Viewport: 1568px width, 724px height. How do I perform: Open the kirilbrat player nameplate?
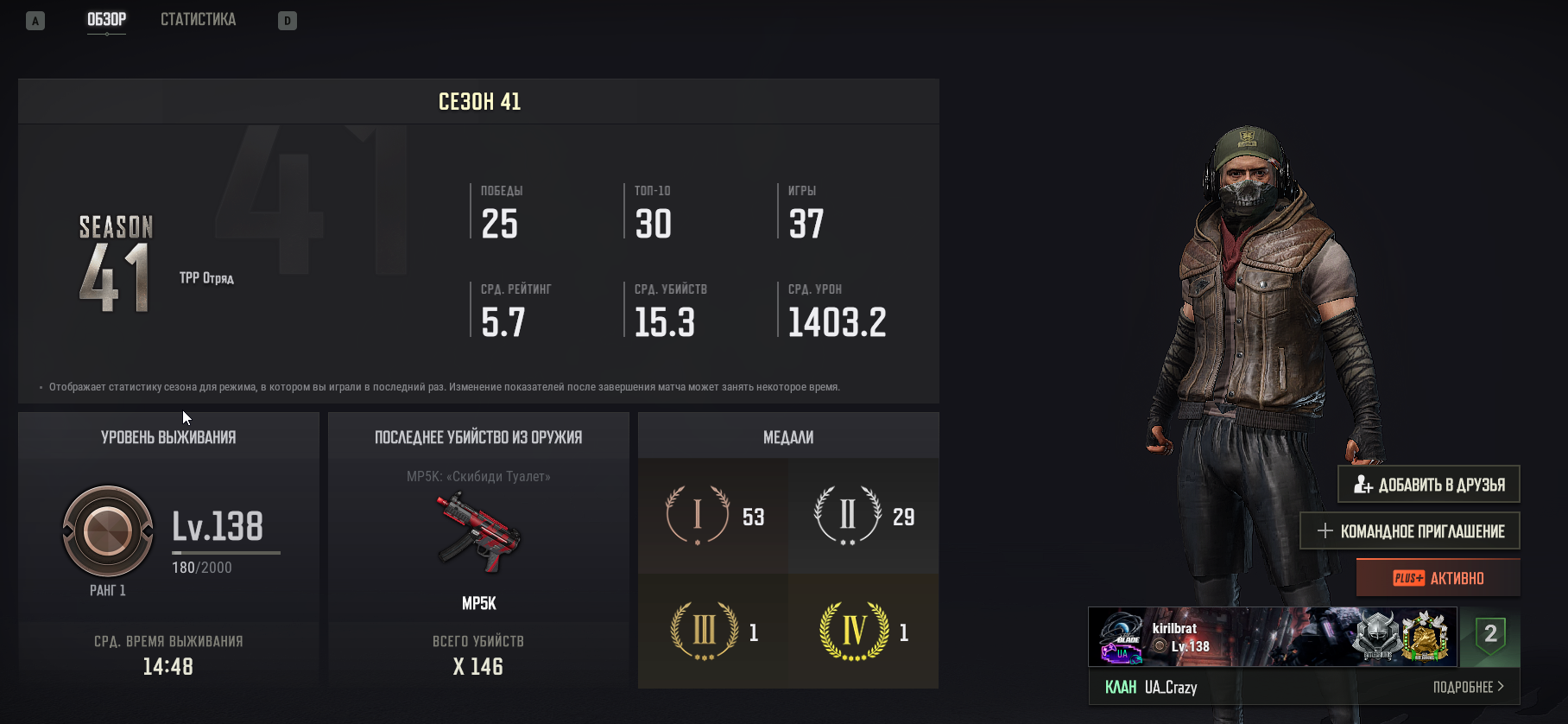(1272, 638)
